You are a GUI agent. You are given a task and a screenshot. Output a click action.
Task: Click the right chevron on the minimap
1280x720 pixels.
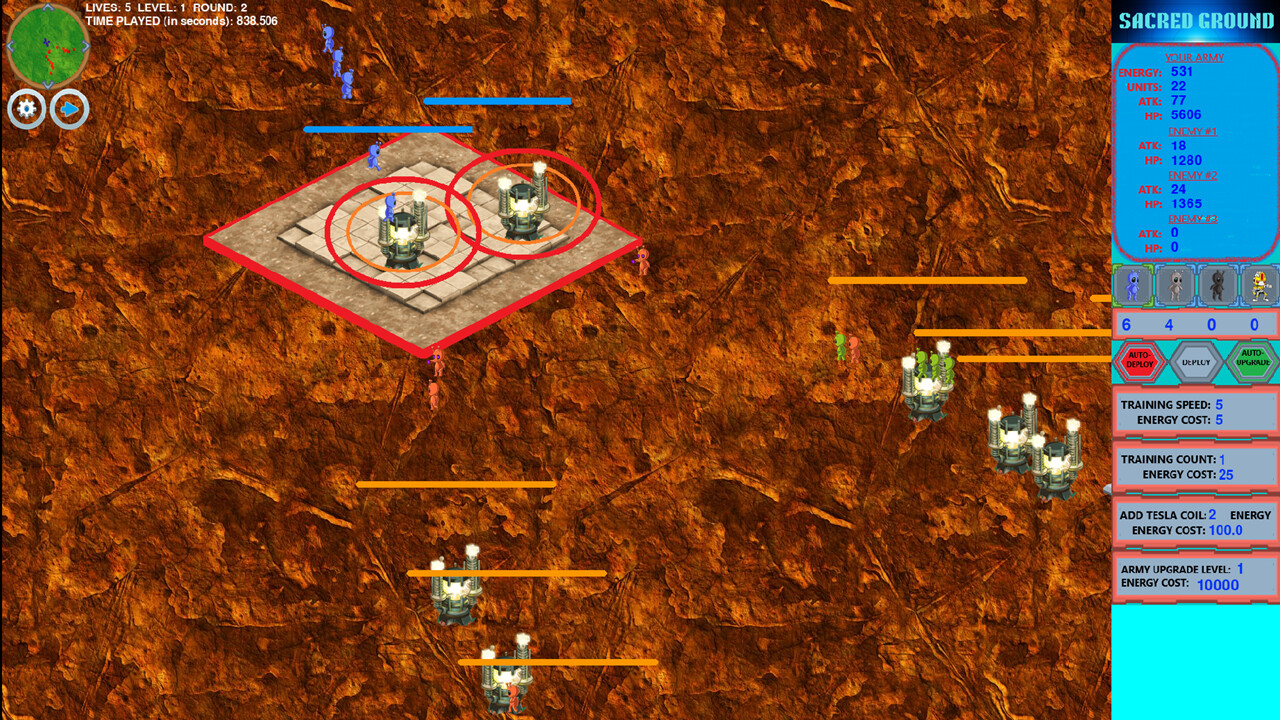click(x=85, y=46)
